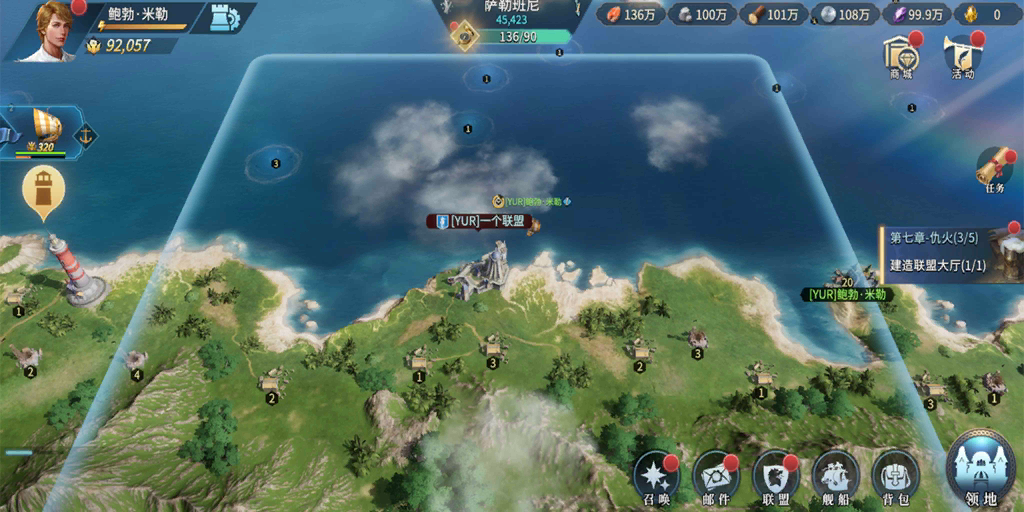
Task: Open the 召唤 summon menu
Action: tap(657, 479)
